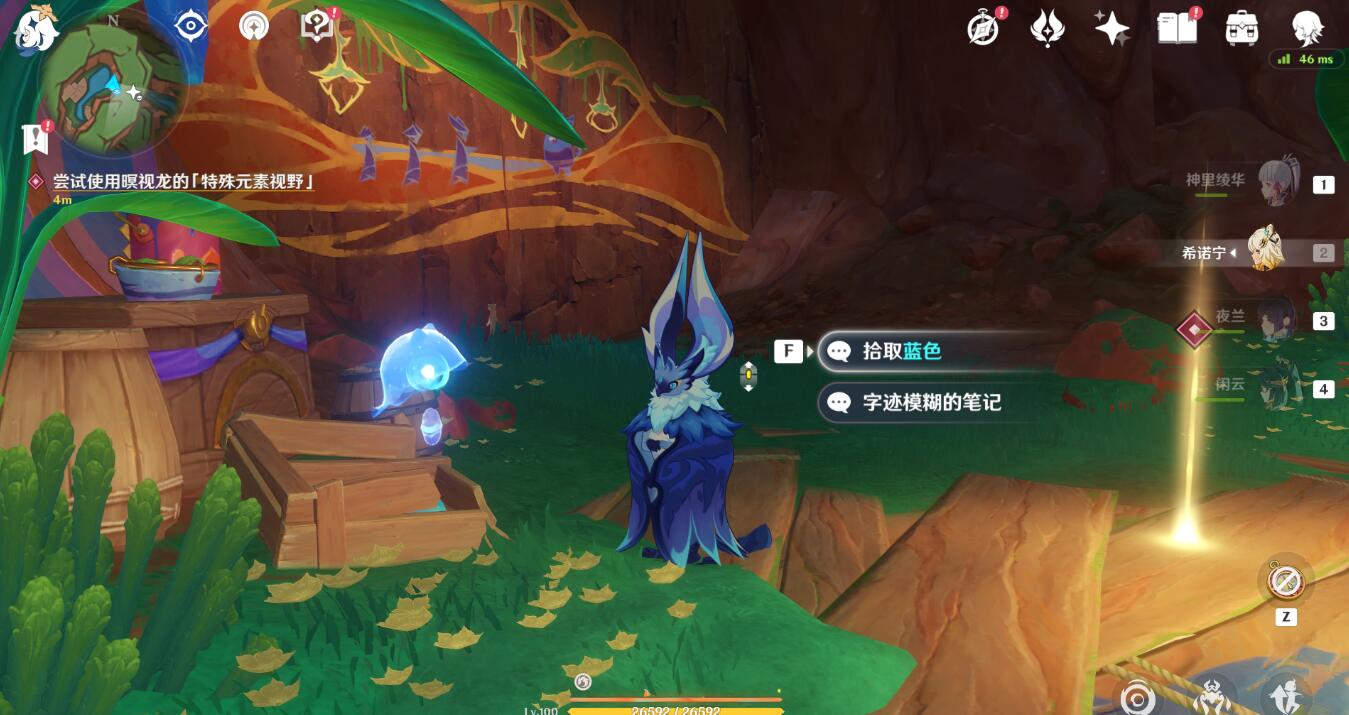Open the events compass icon

point(984,28)
